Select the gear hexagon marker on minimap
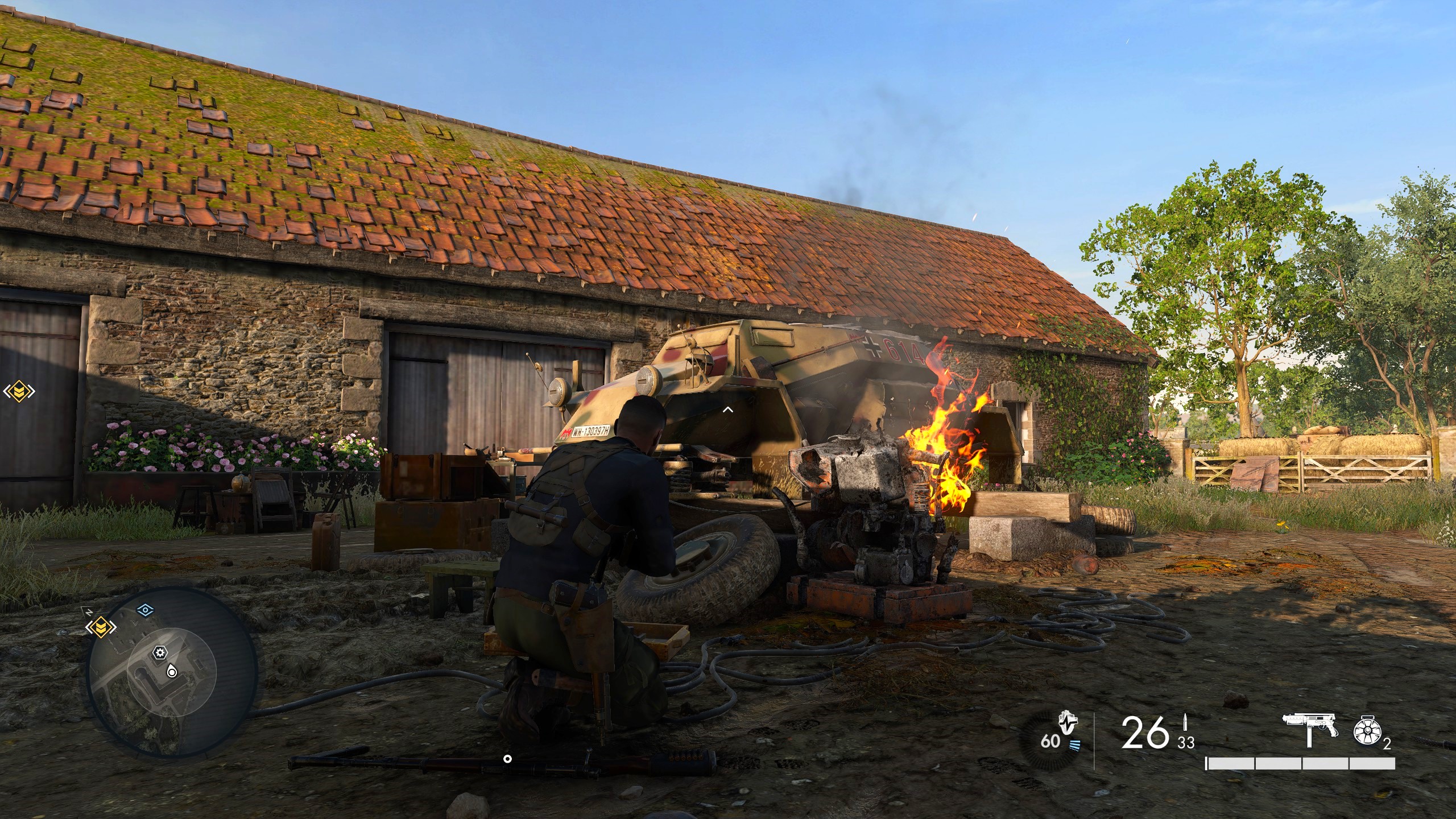 pyautogui.click(x=161, y=652)
